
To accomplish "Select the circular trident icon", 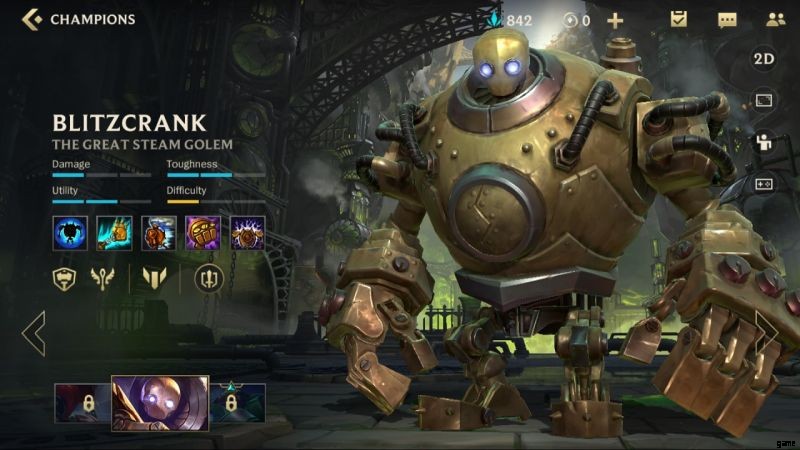I will (208, 279).
